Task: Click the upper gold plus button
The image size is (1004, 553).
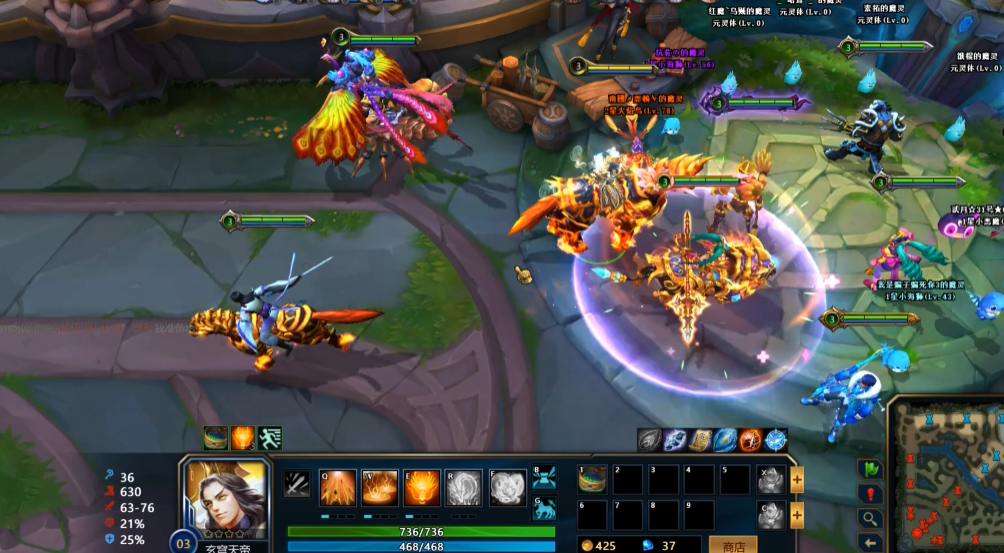Action: [x=797, y=480]
